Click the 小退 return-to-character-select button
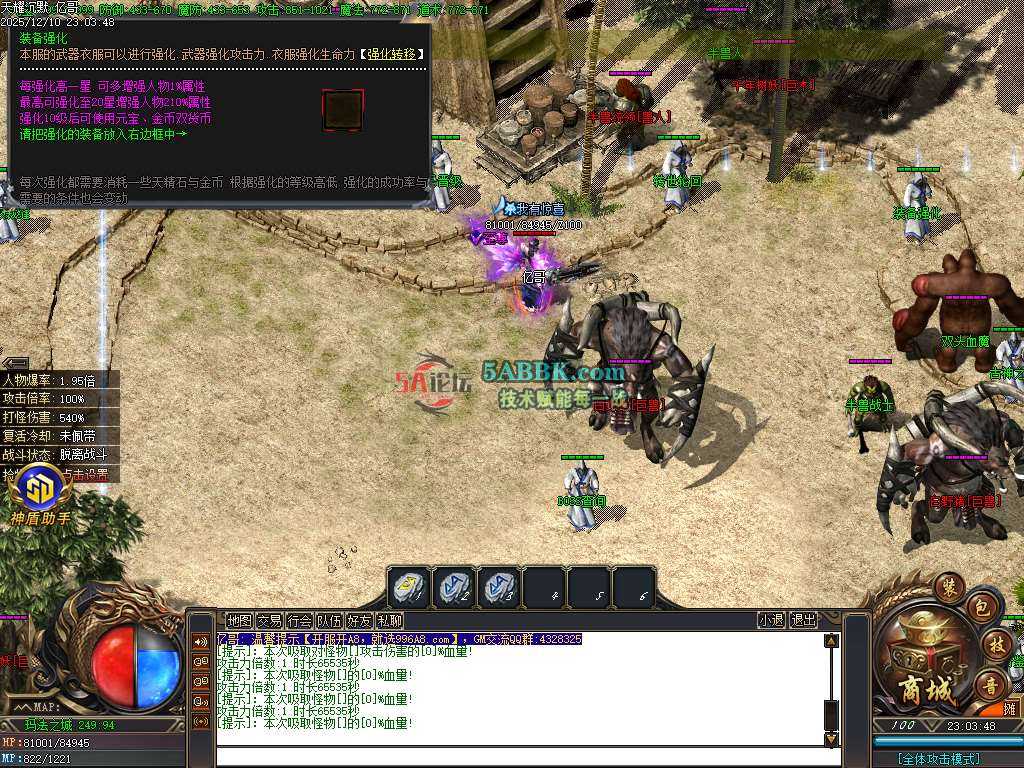 [771, 620]
